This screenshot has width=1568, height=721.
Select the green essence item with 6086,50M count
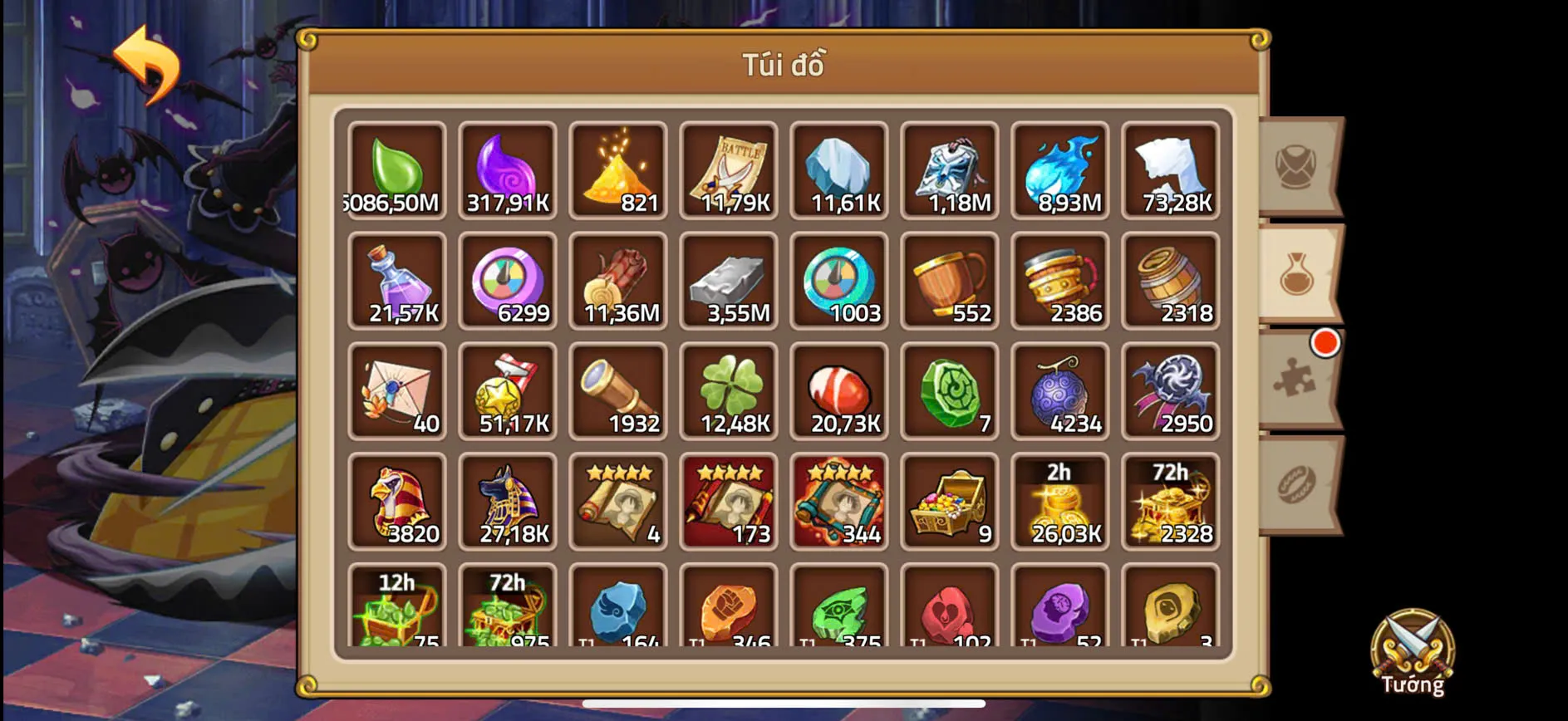pyautogui.click(x=396, y=170)
